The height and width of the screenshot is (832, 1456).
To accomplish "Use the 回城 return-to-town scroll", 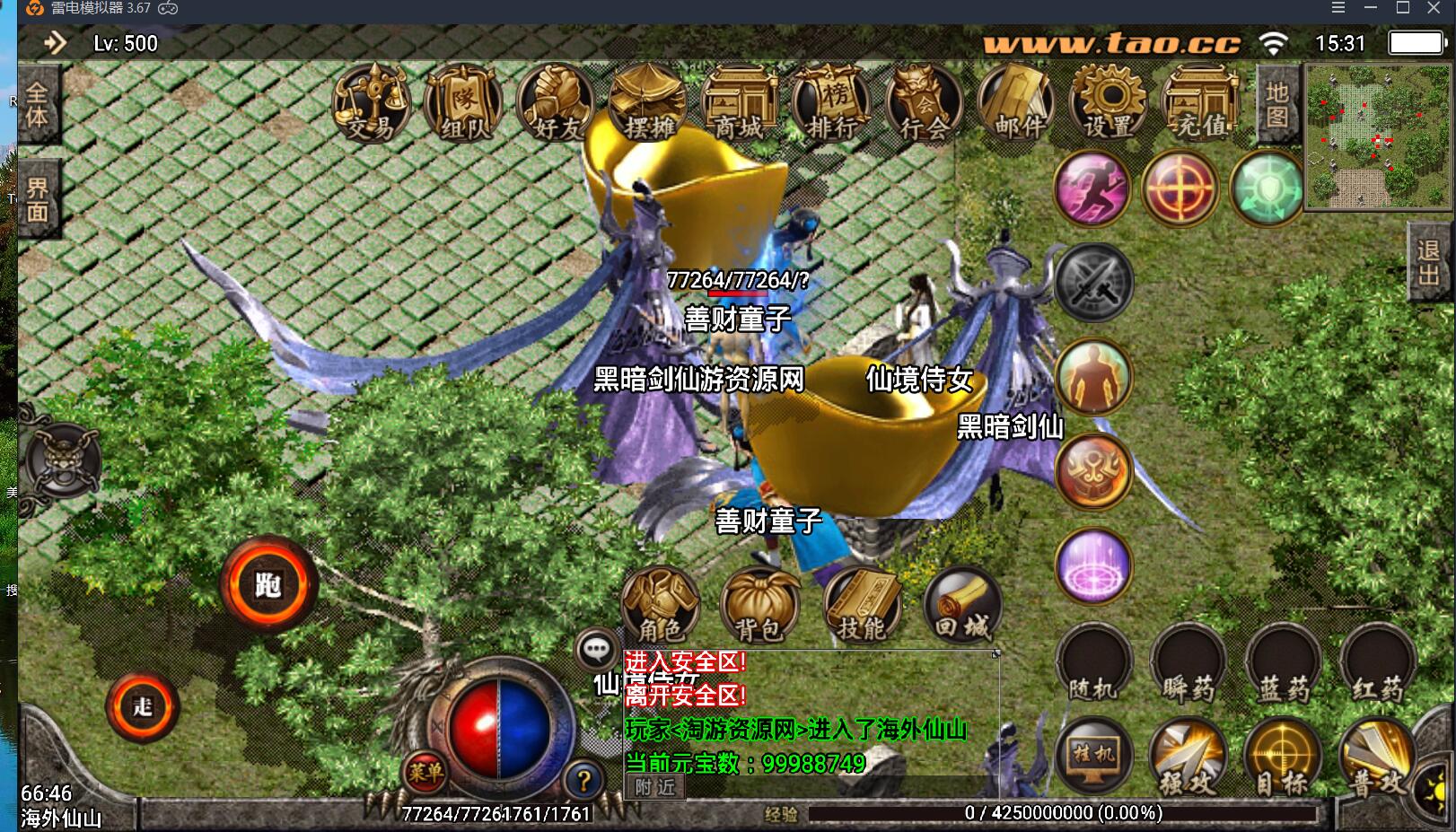I will [961, 605].
